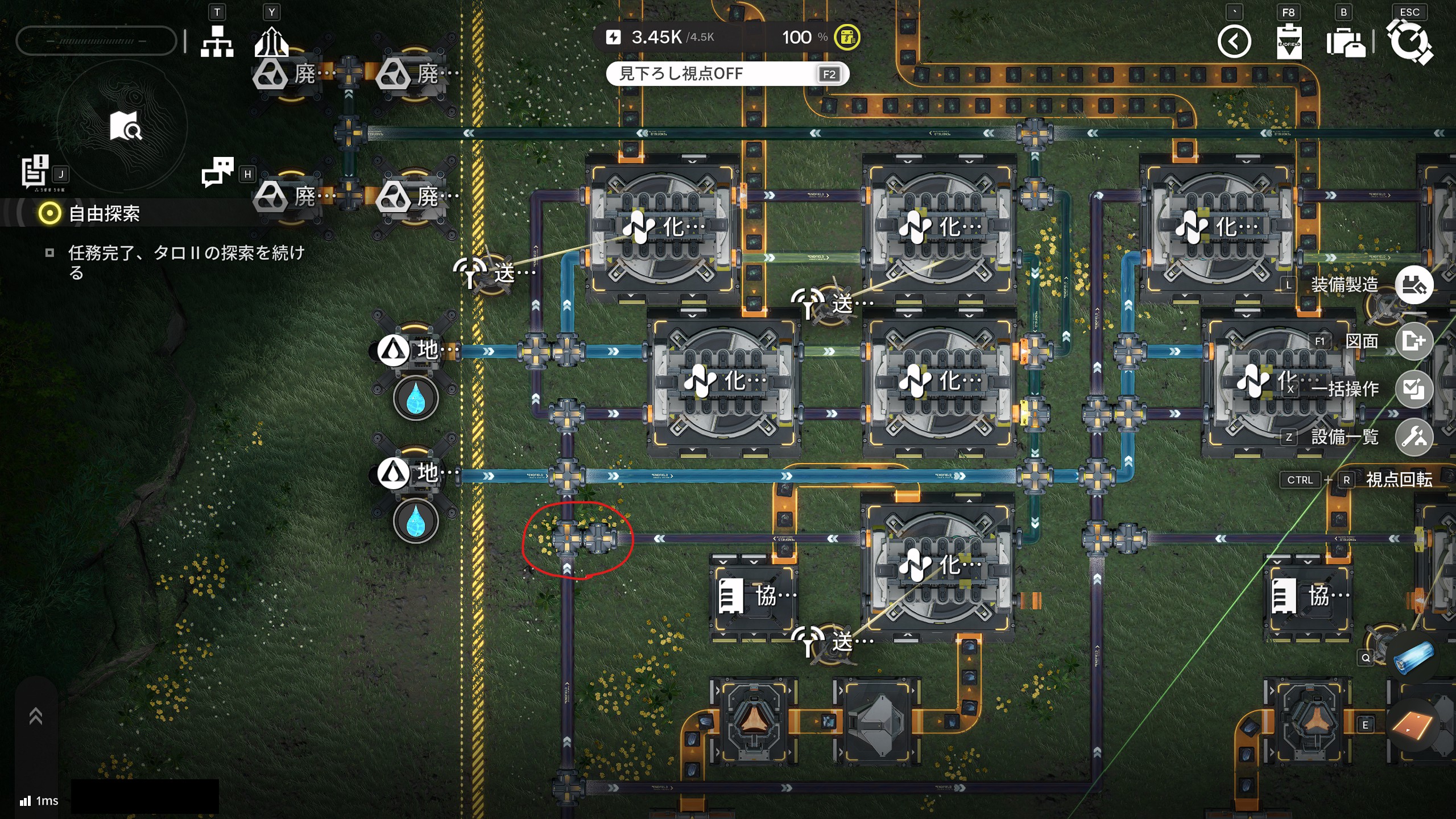The height and width of the screenshot is (819, 1456).
Task: Open the tech tree hierarchy icon
Action: click(217, 42)
